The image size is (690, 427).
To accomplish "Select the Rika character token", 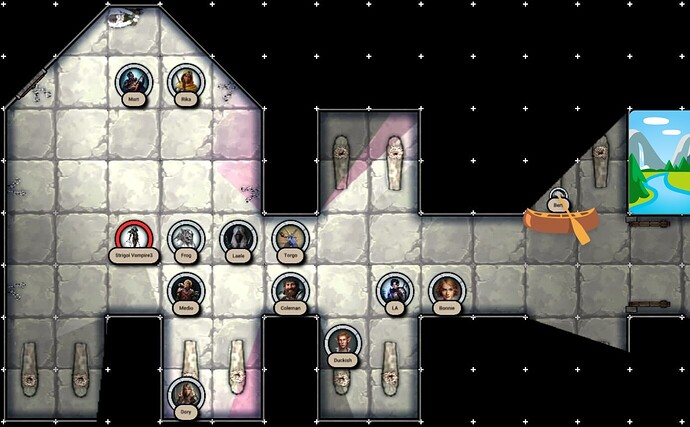I will click(x=186, y=81).
